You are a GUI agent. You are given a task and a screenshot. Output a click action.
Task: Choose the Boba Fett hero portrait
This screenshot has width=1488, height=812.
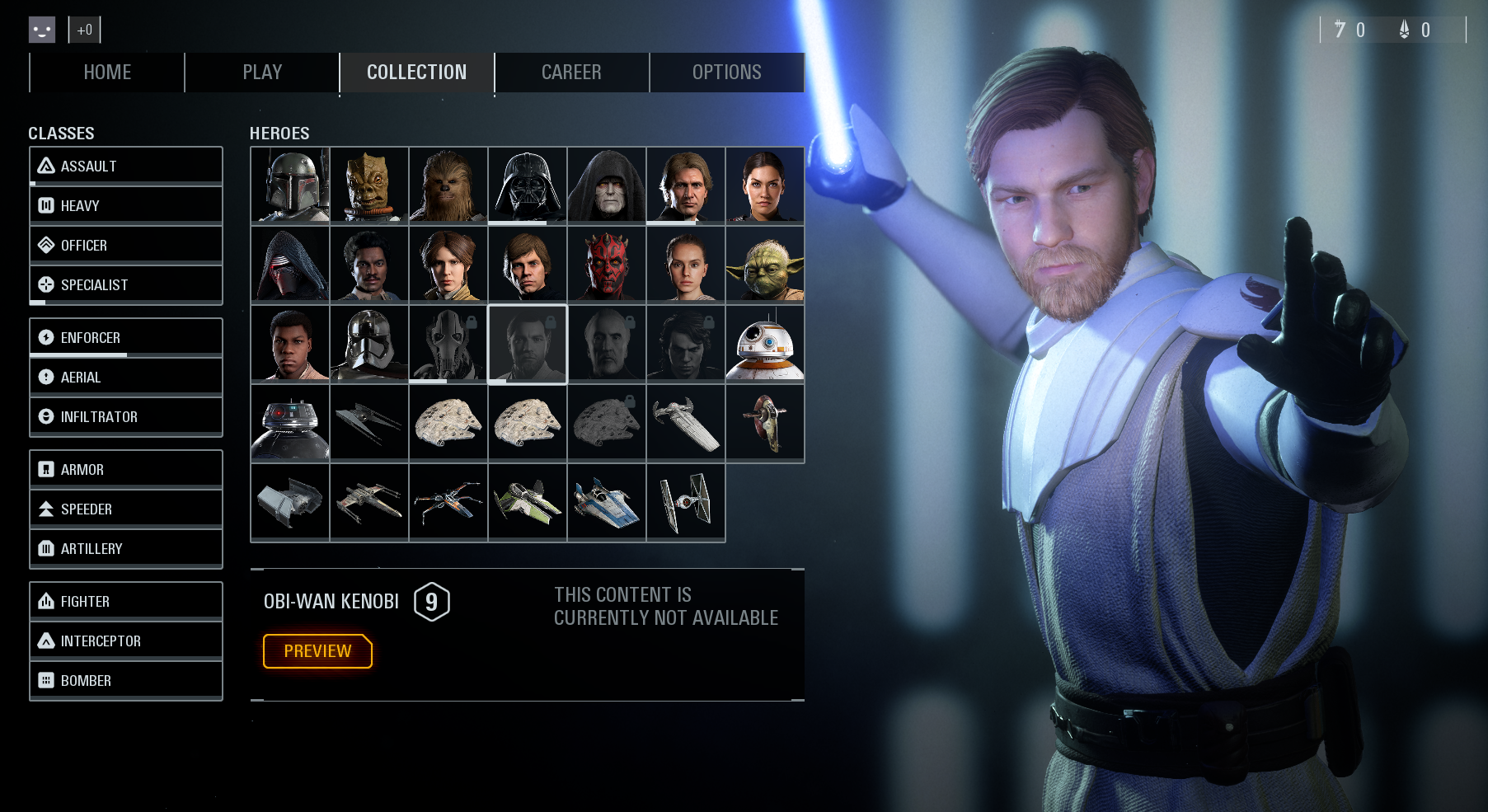290,185
